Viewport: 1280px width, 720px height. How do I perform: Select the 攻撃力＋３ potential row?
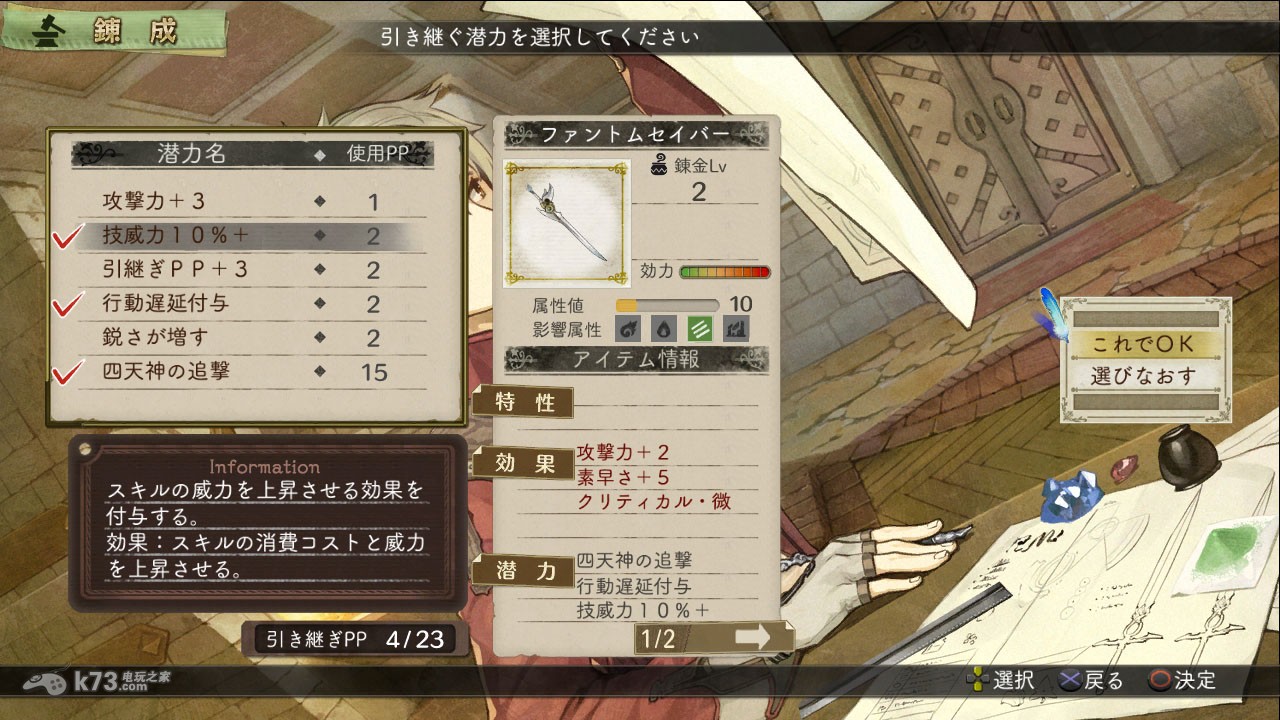pos(250,202)
